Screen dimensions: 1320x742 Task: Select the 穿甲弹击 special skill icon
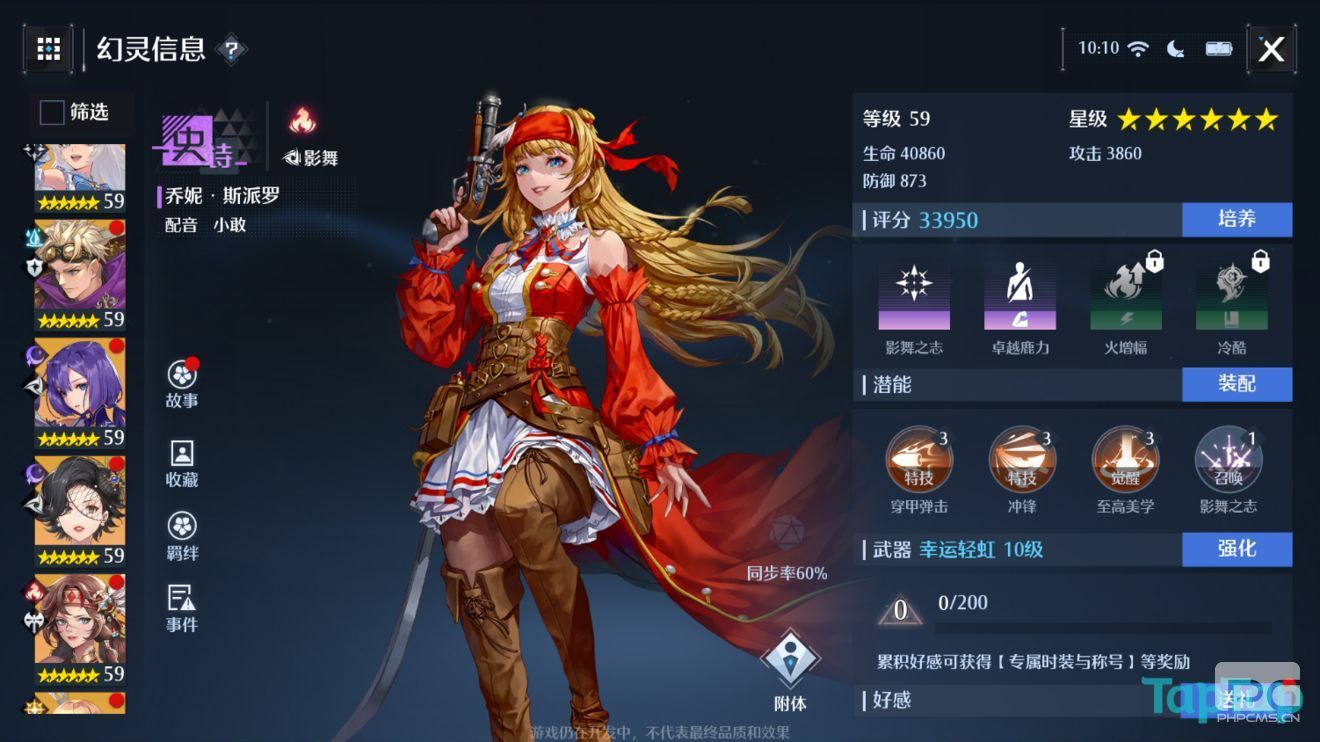pos(920,460)
